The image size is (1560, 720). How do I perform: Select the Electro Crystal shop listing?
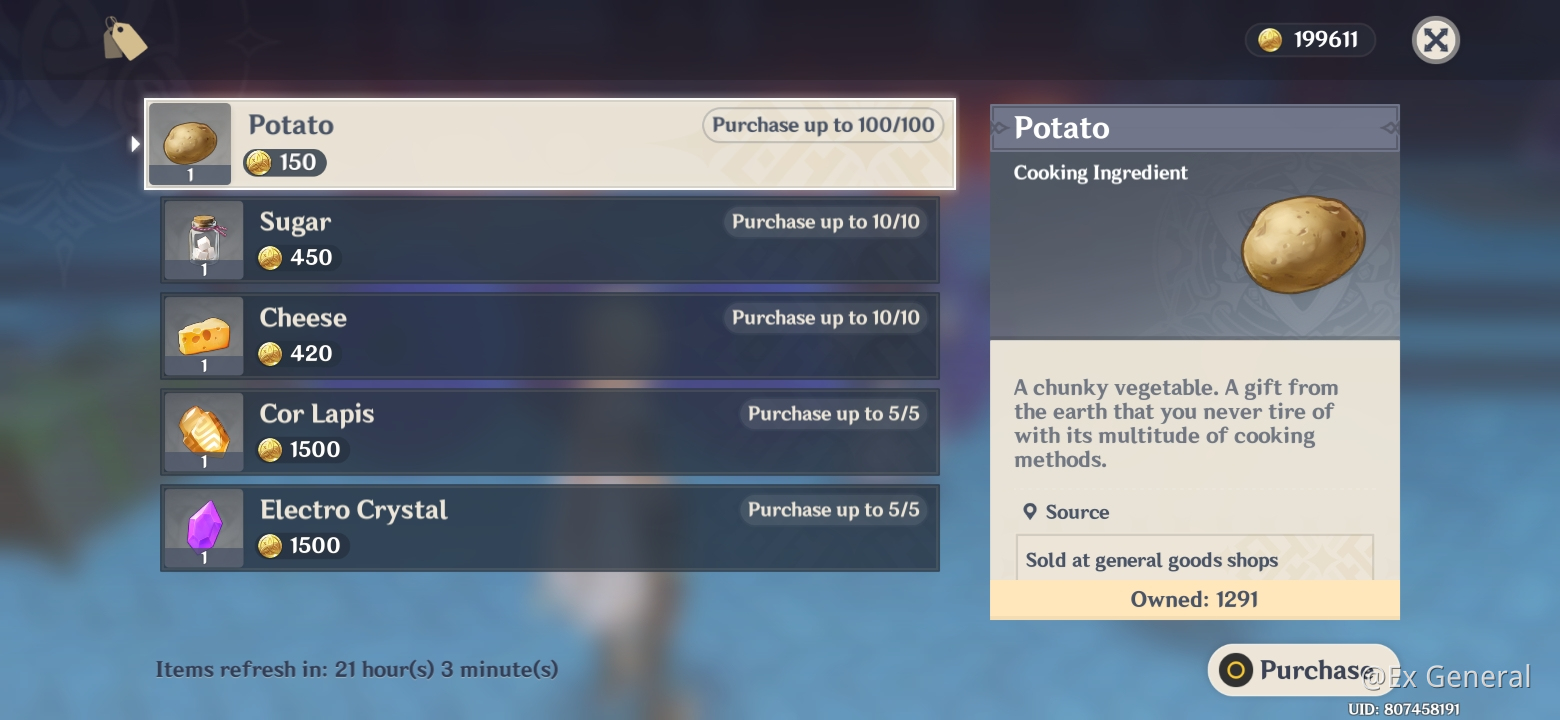[550, 528]
